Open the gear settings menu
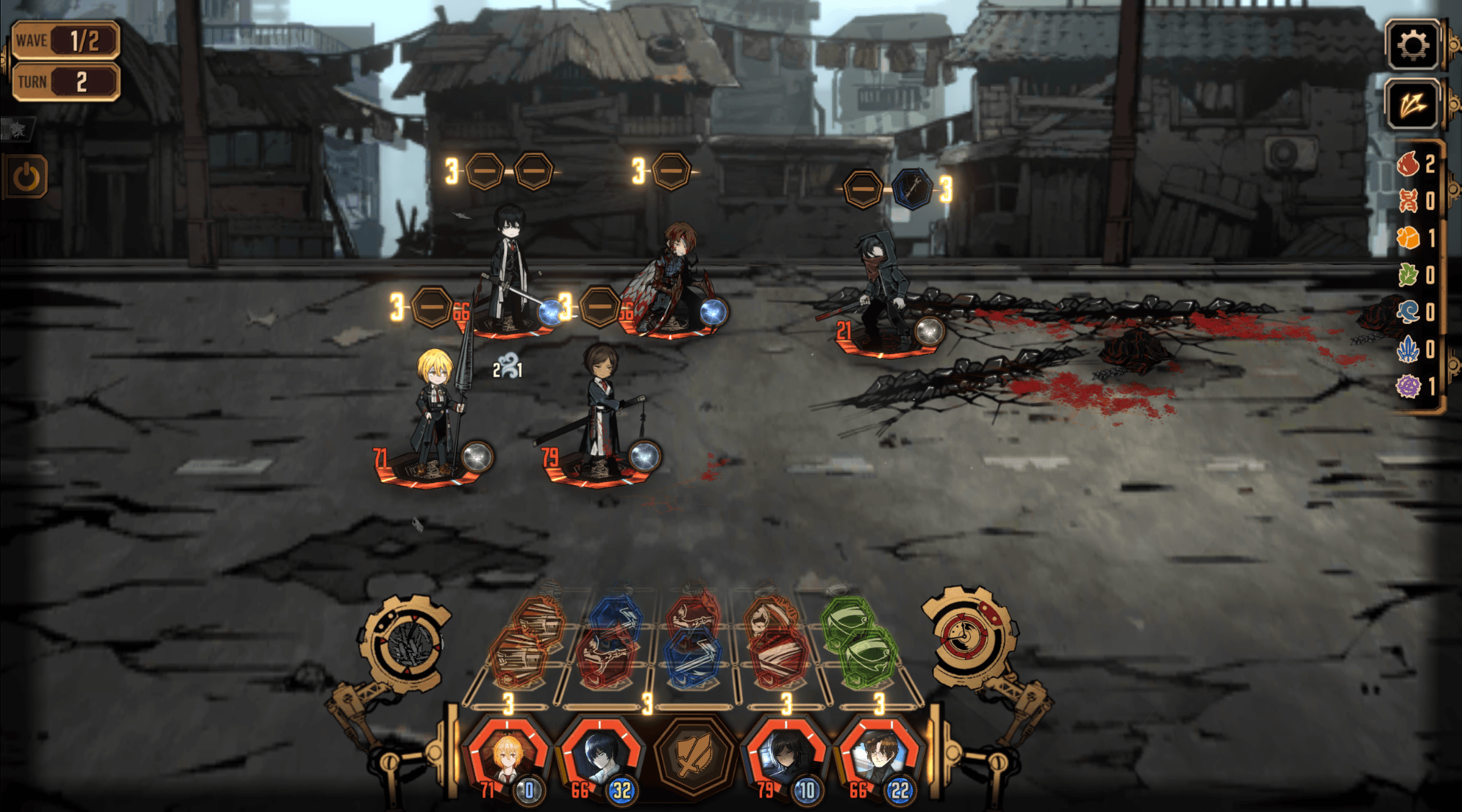The image size is (1462, 812). coord(1412,46)
